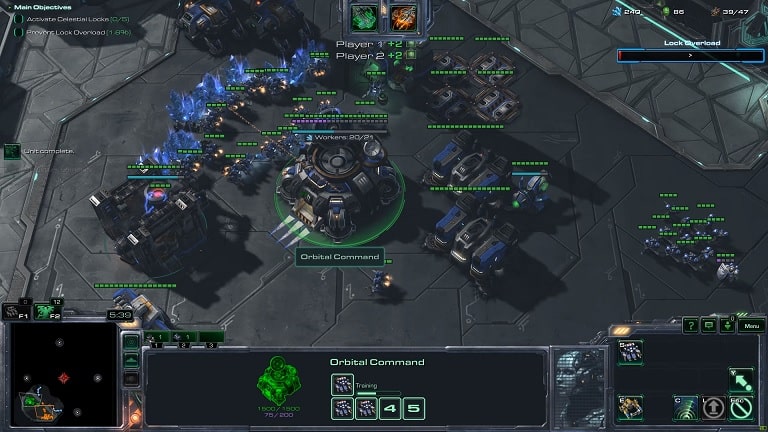
Task: Call down a MULE
Action: pos(631,406)
